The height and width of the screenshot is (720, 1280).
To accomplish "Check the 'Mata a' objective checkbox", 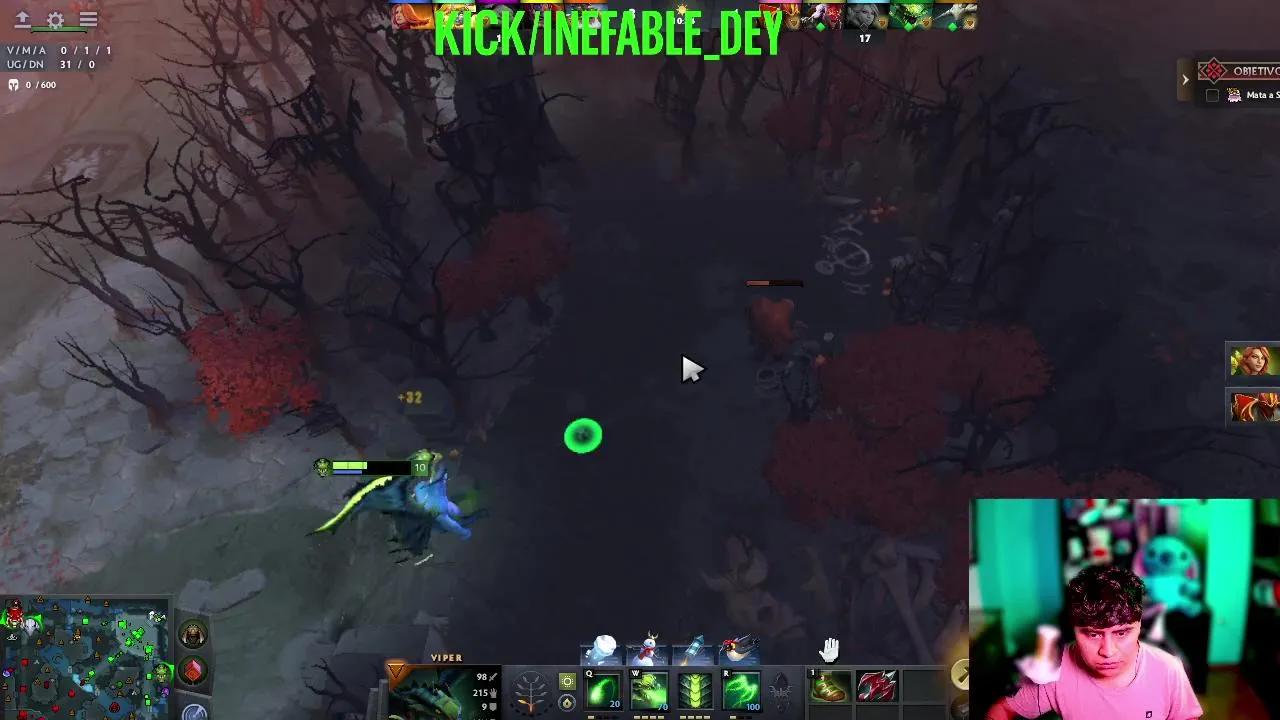I will pos(1214,95).
